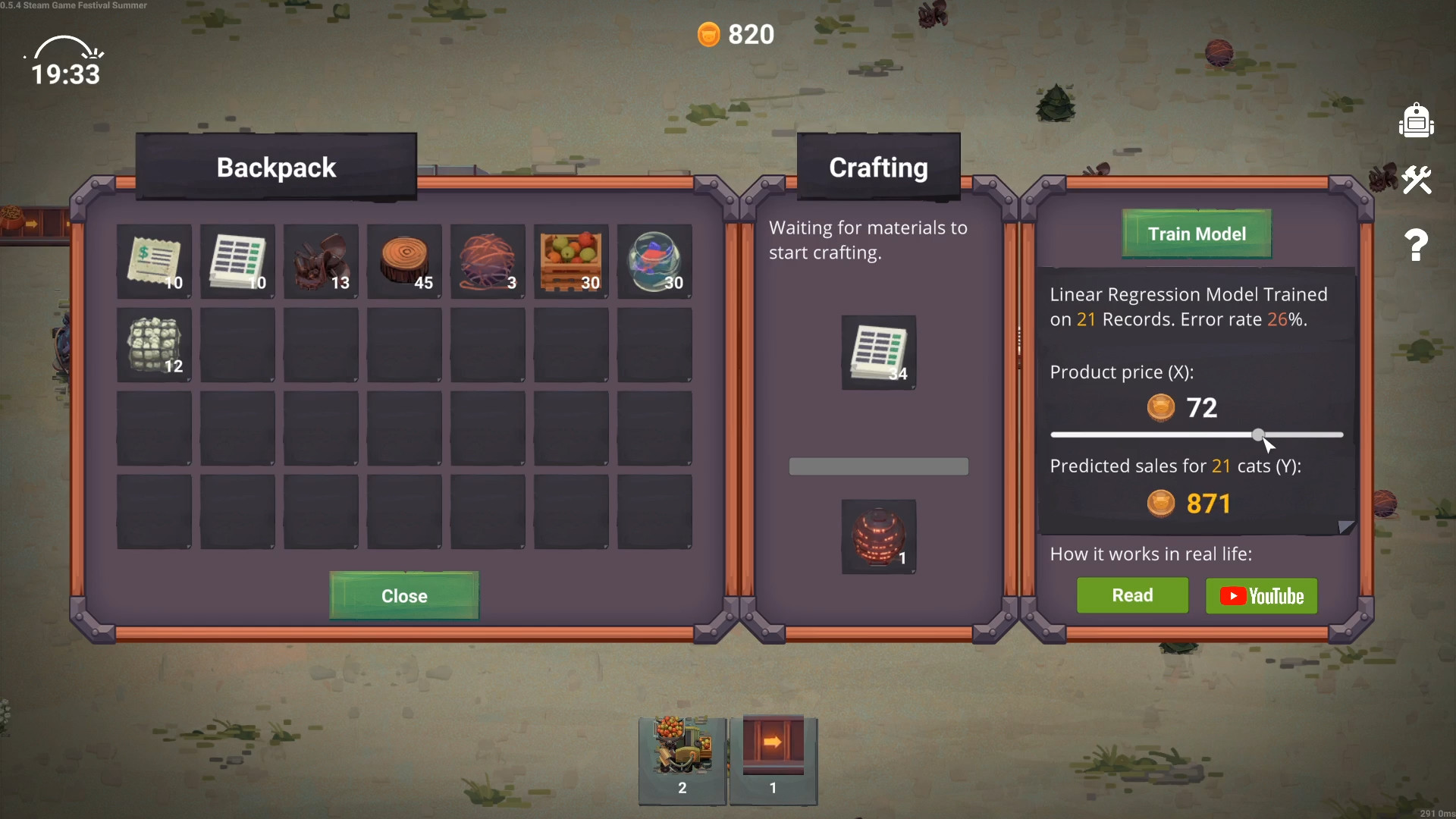Viewport: 1456px width, 819px height.
Task: Select the dollar receipt item slot
Action: pos(155,262)
